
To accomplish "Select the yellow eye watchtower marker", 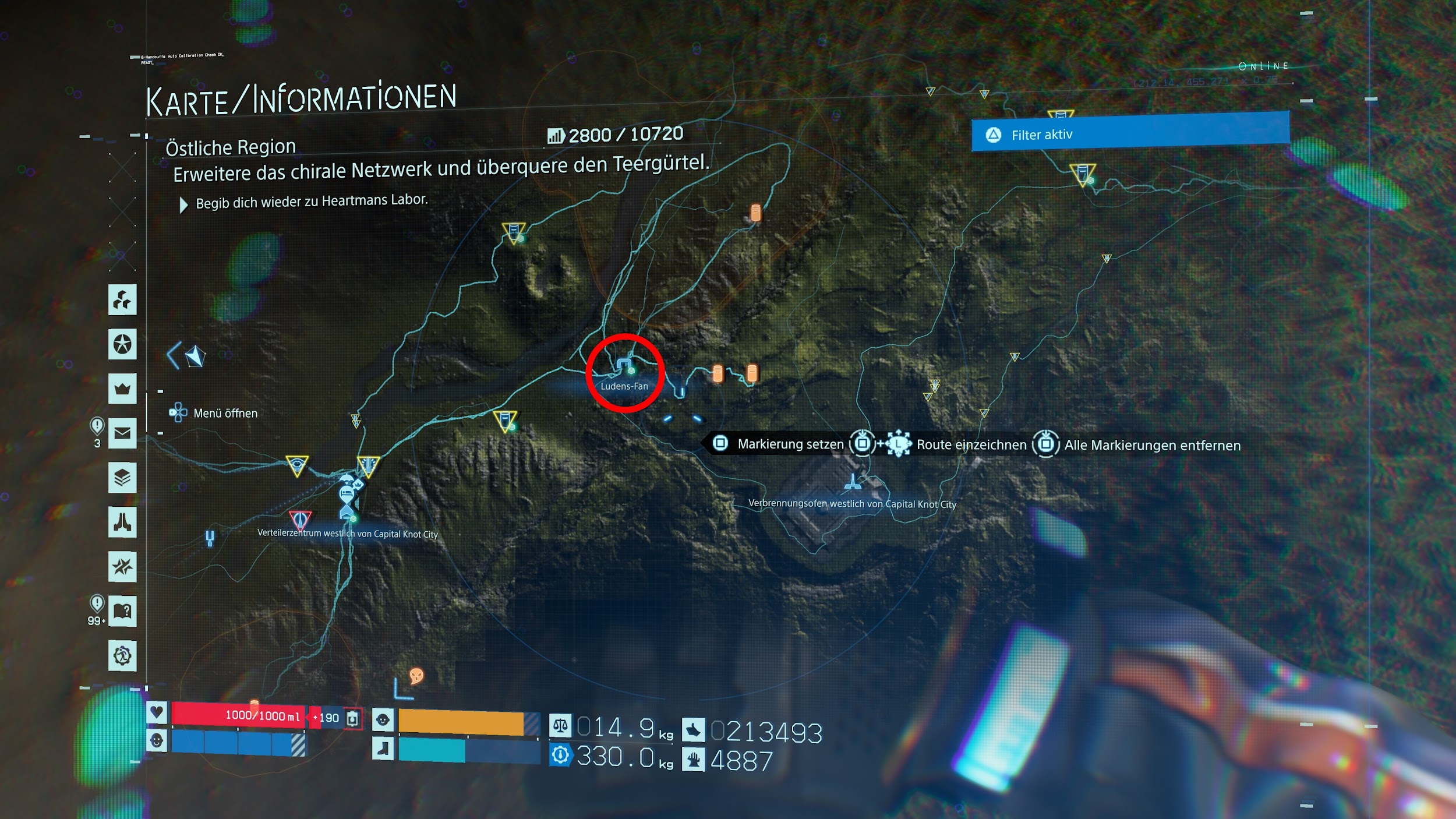I will [x=297, y=466].
